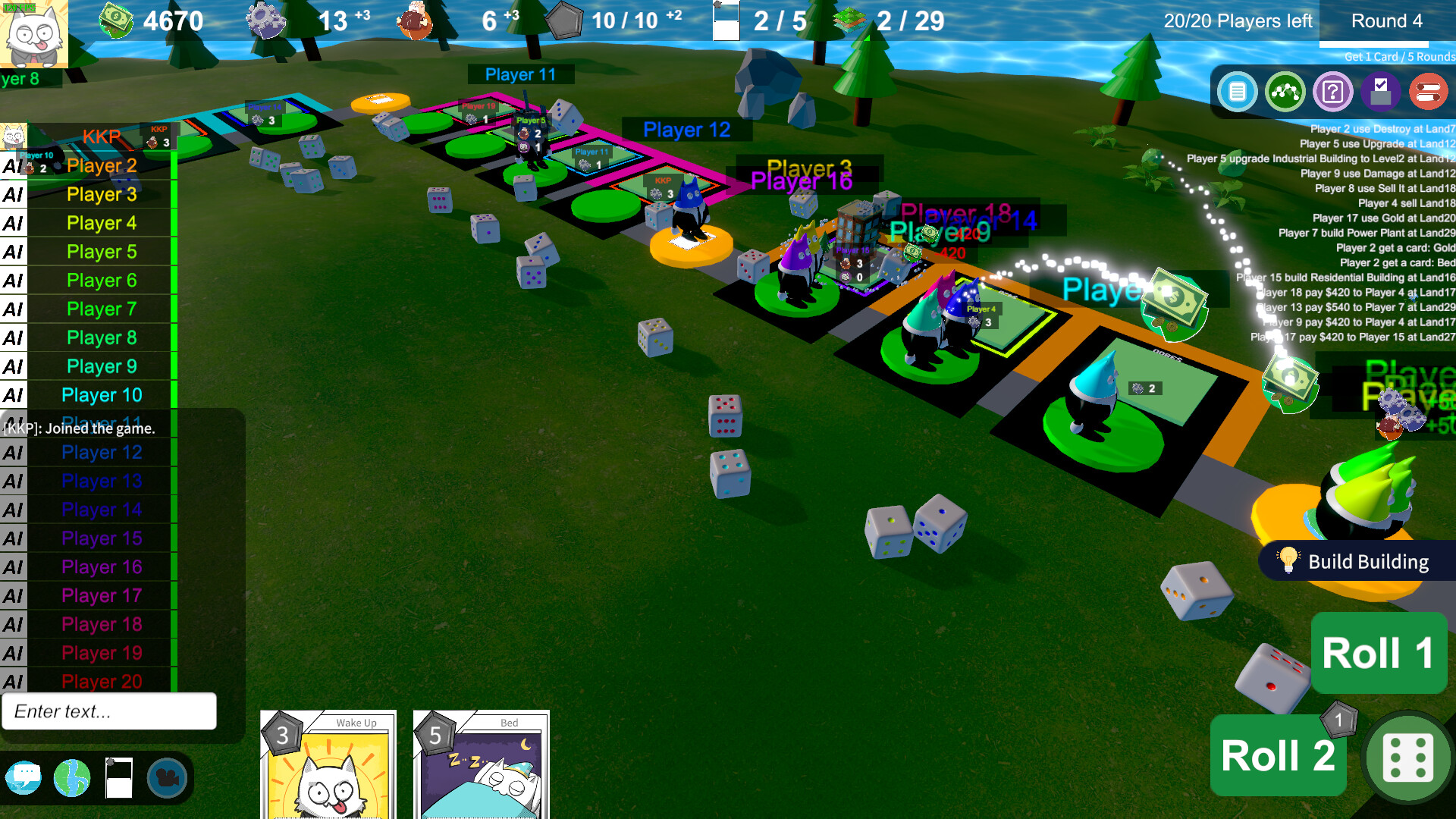Click the card deck icon bottom-left
This screenshot has height=819, width=1456.
click(x=120, y=777)
